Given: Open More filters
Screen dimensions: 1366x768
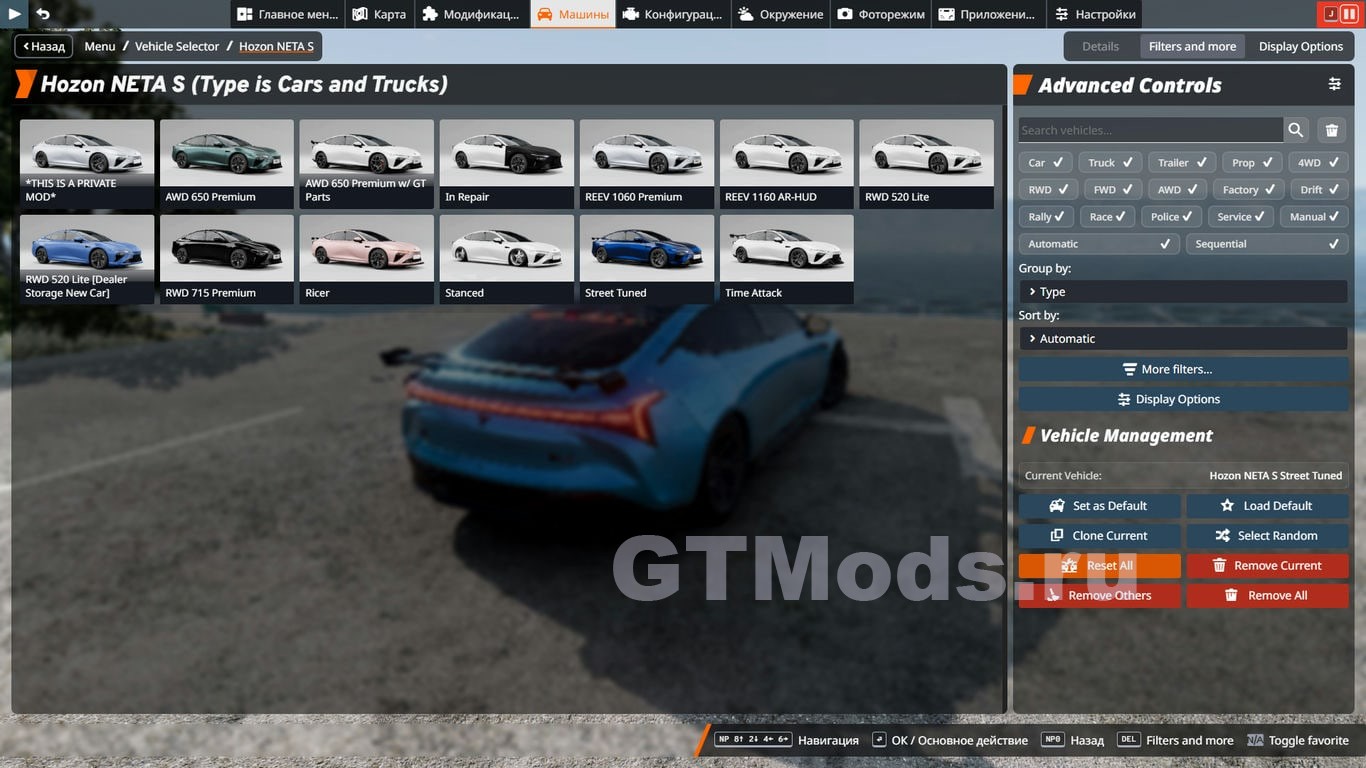Looking at the screenshot, I should (x=1183, y=369).
